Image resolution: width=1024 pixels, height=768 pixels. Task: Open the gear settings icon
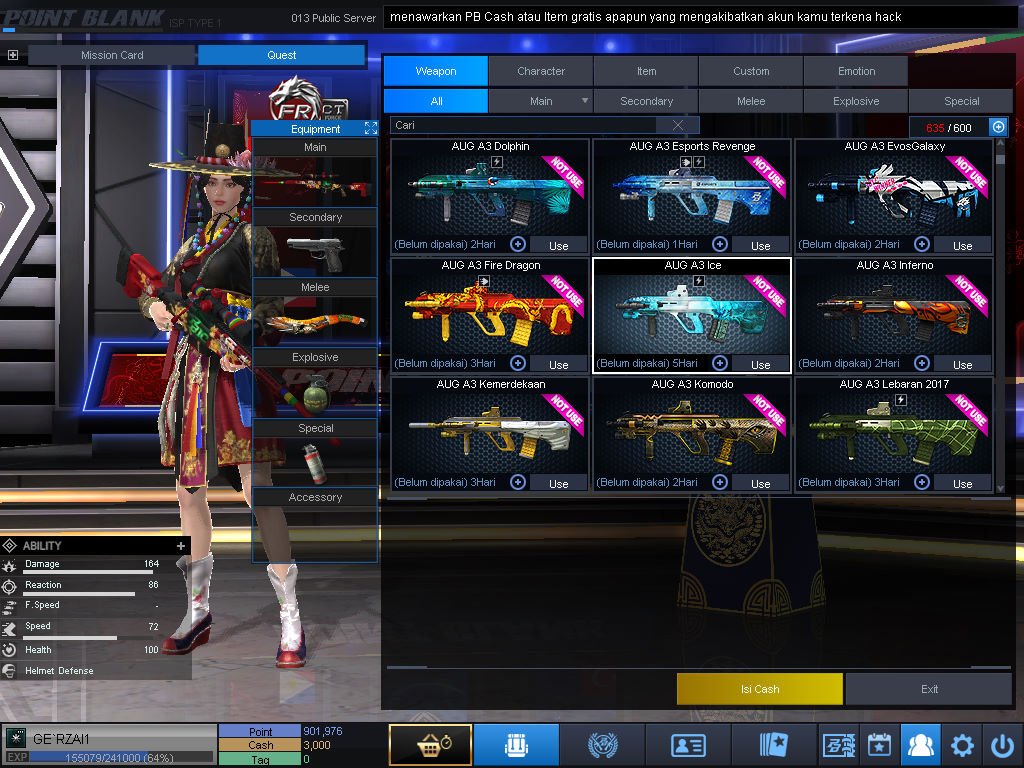[962, 745]
